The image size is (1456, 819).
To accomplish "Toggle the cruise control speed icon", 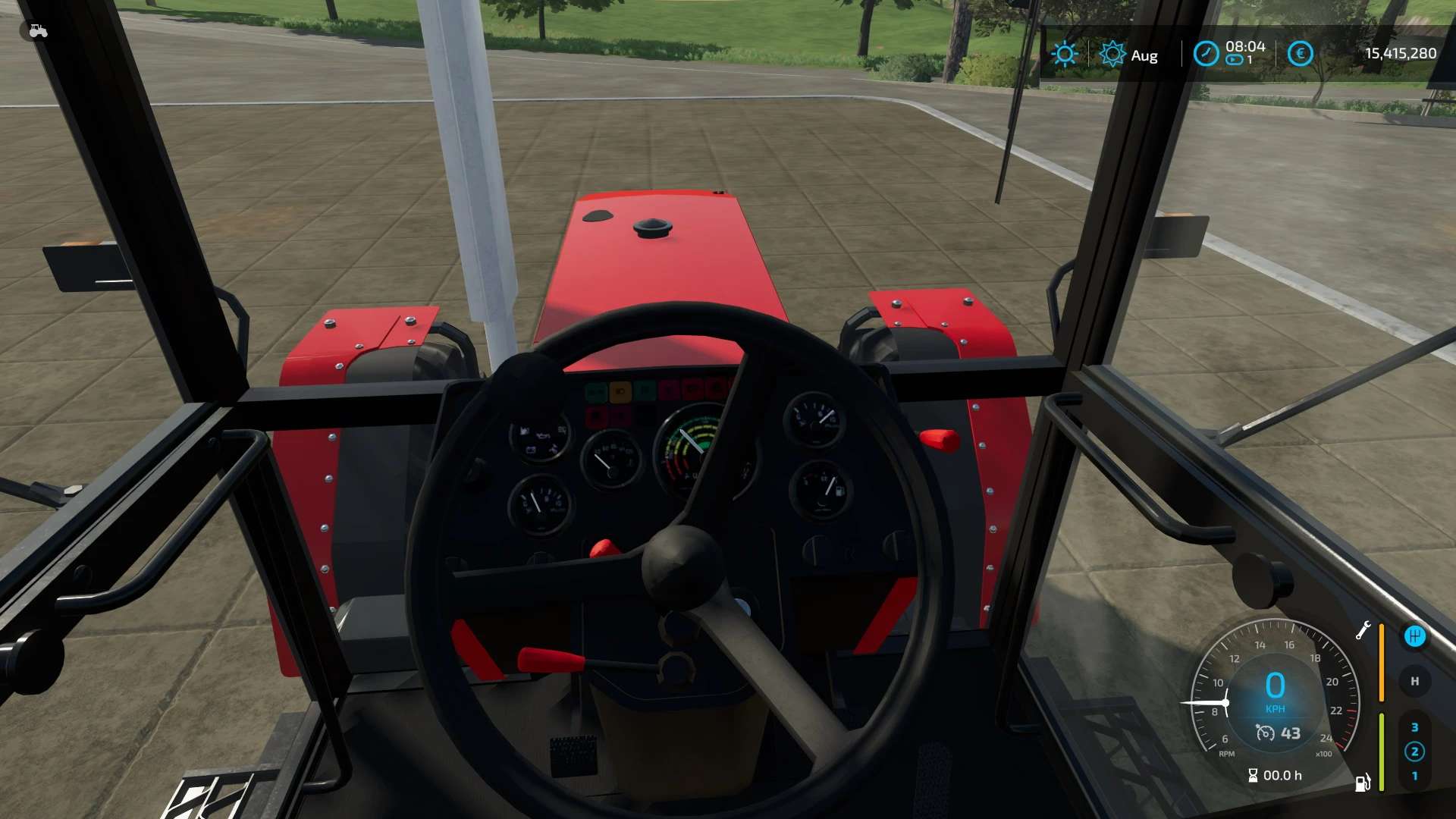I will pos(1265,733).
